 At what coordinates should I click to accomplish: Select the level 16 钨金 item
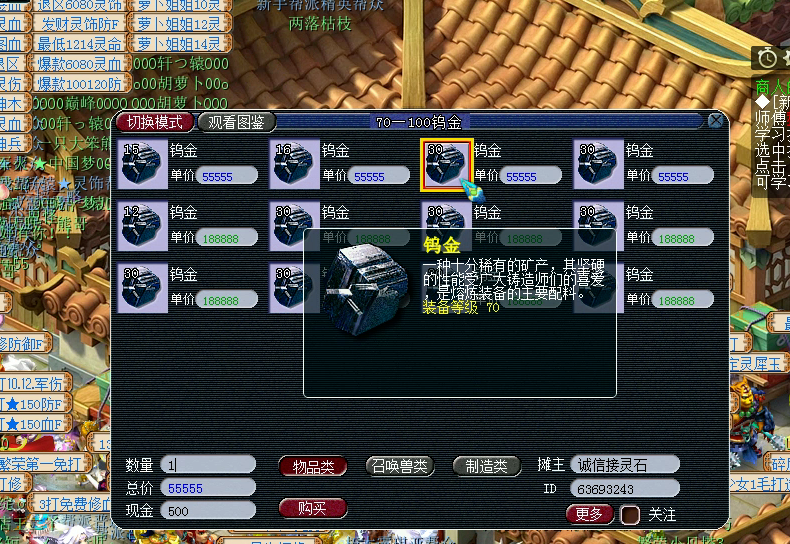[295, 164]
